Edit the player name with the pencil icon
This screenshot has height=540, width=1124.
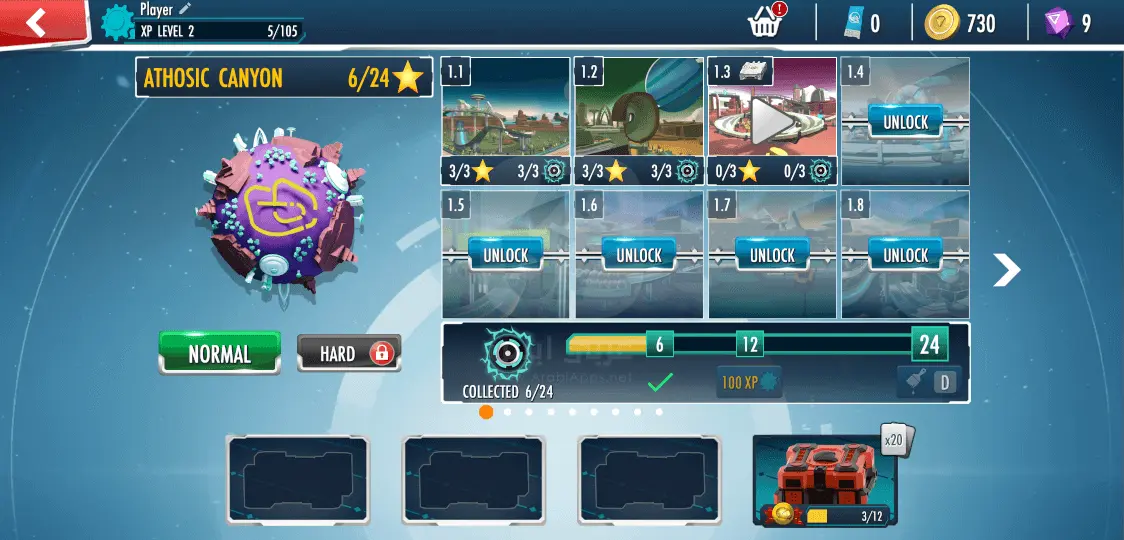point(185,9)
